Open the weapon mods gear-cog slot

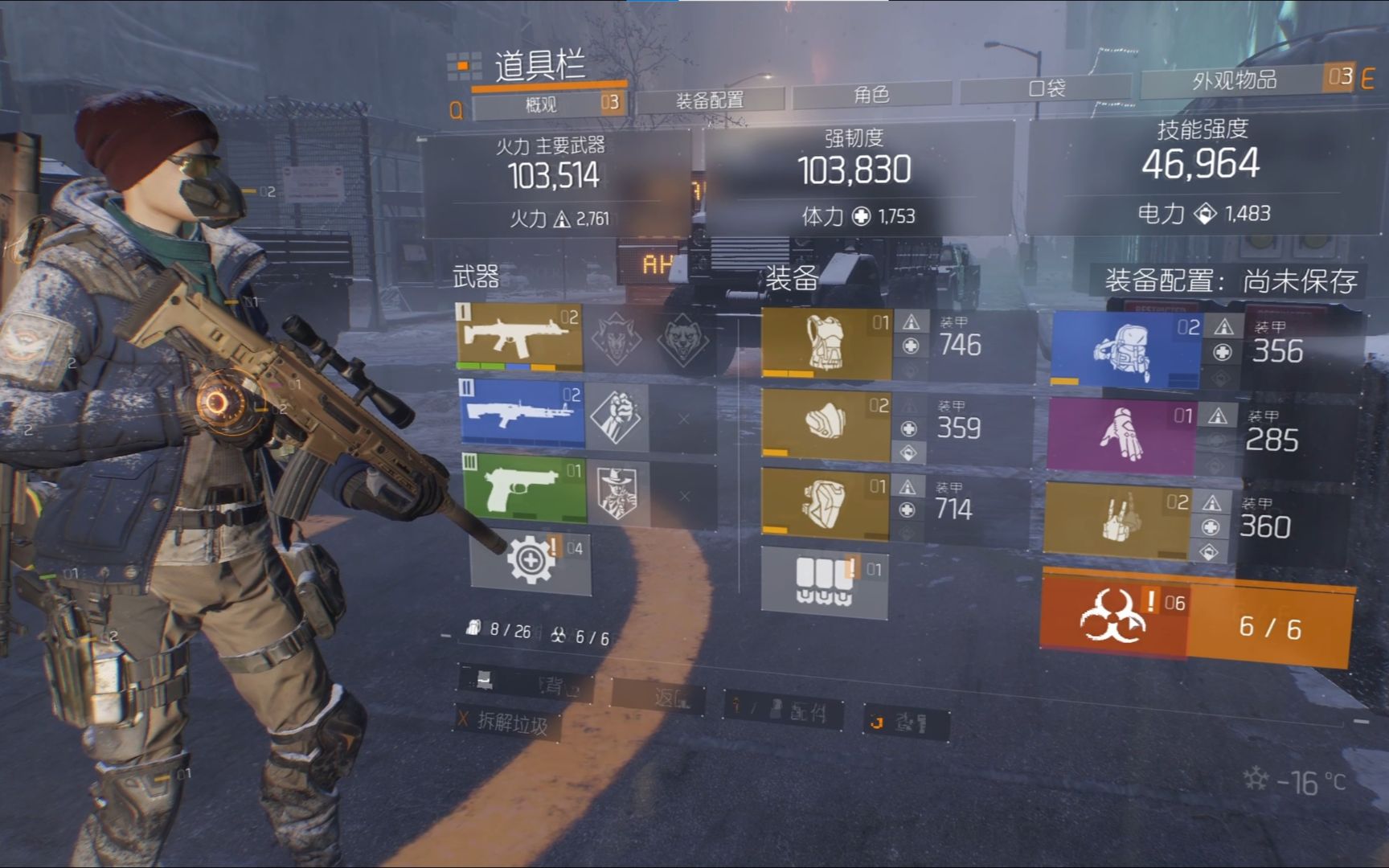point(531,562)
